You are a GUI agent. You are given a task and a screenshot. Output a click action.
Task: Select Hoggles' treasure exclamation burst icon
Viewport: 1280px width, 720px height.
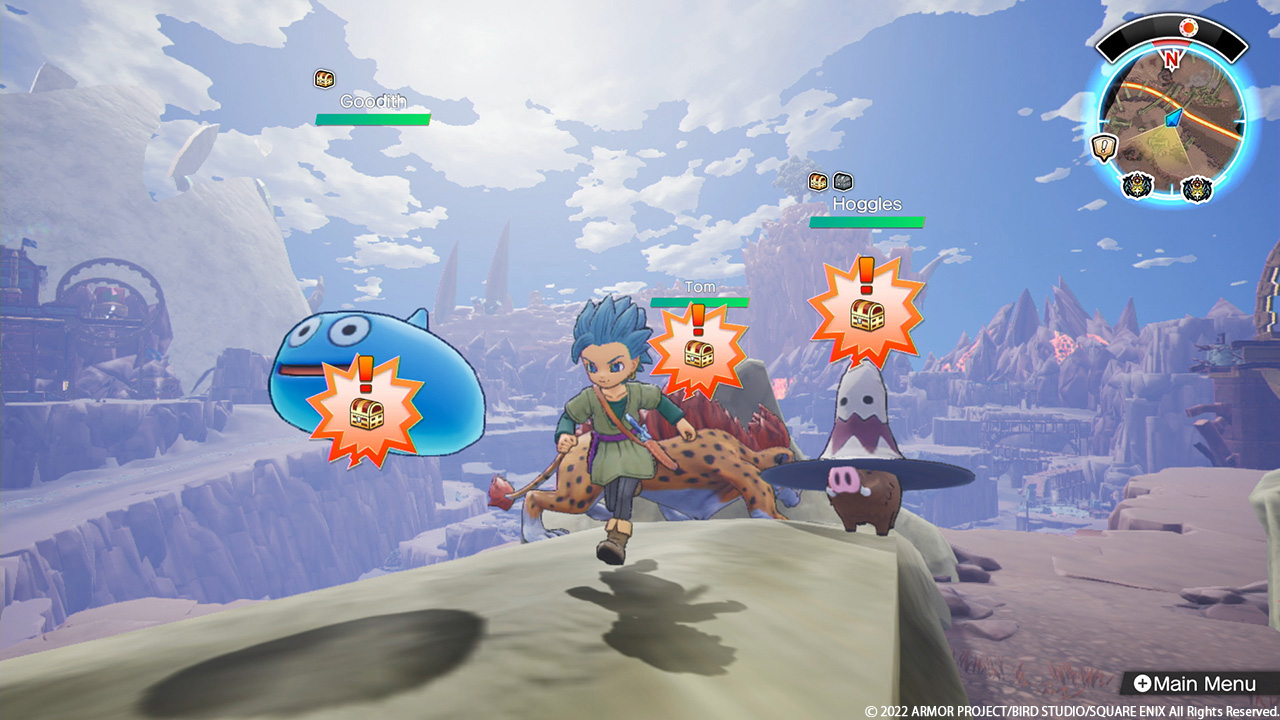(866, 310)
